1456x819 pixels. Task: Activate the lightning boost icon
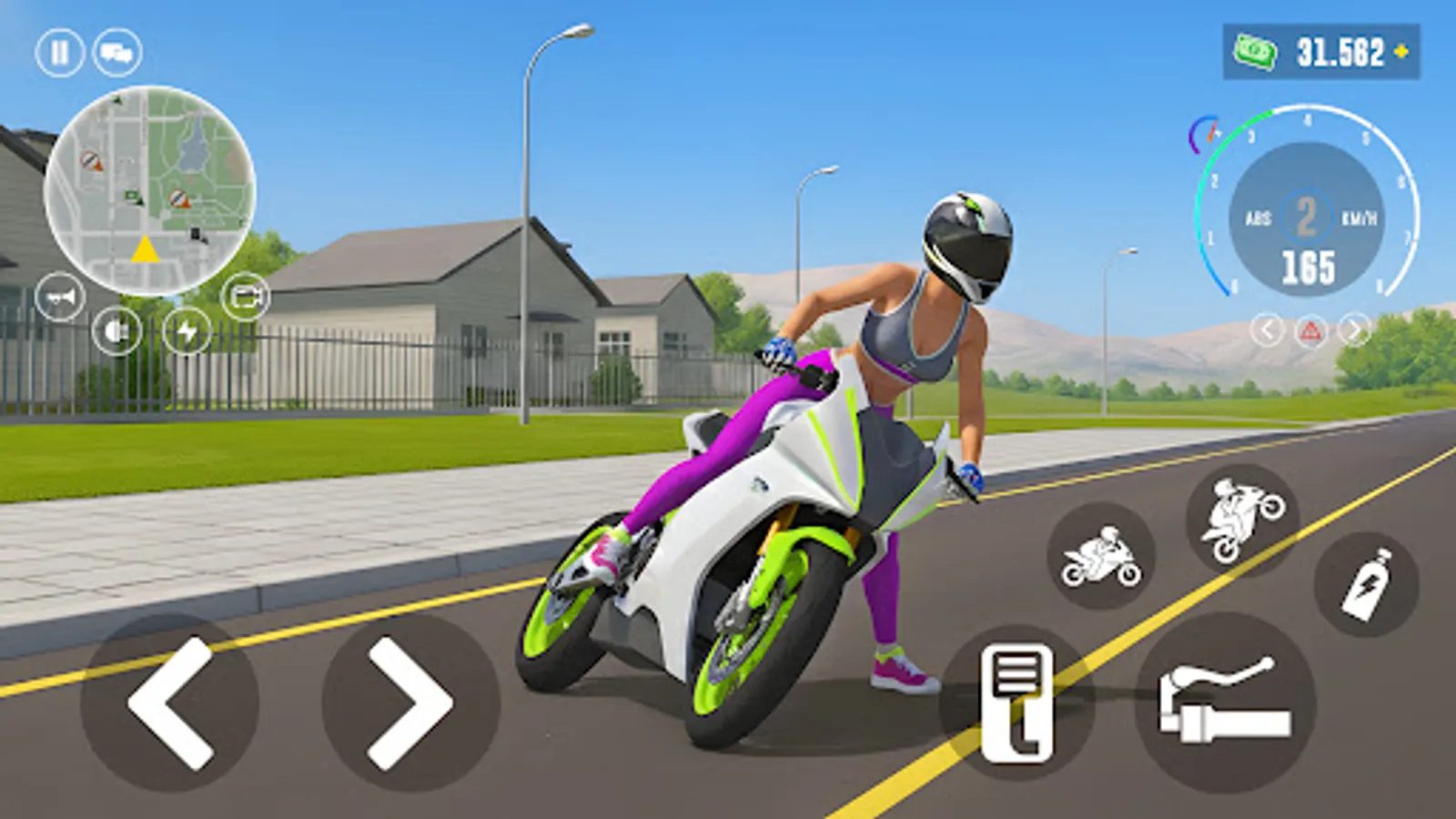coord(187,334)
